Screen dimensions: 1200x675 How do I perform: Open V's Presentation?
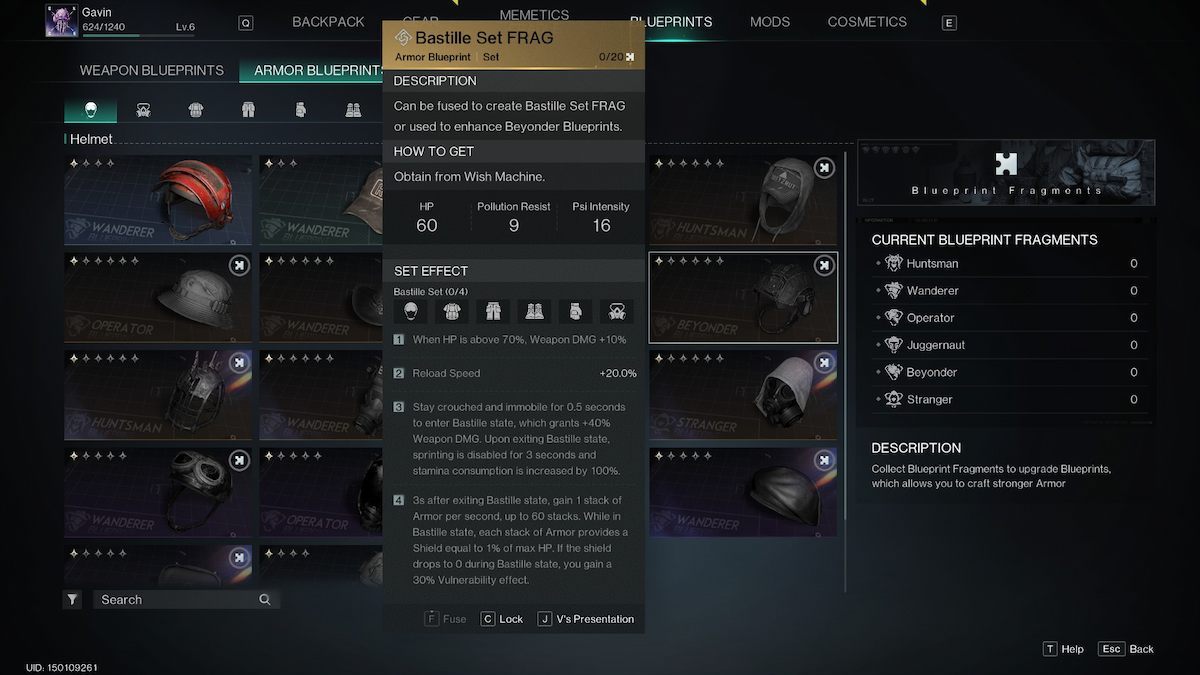(x=586, y=619)
